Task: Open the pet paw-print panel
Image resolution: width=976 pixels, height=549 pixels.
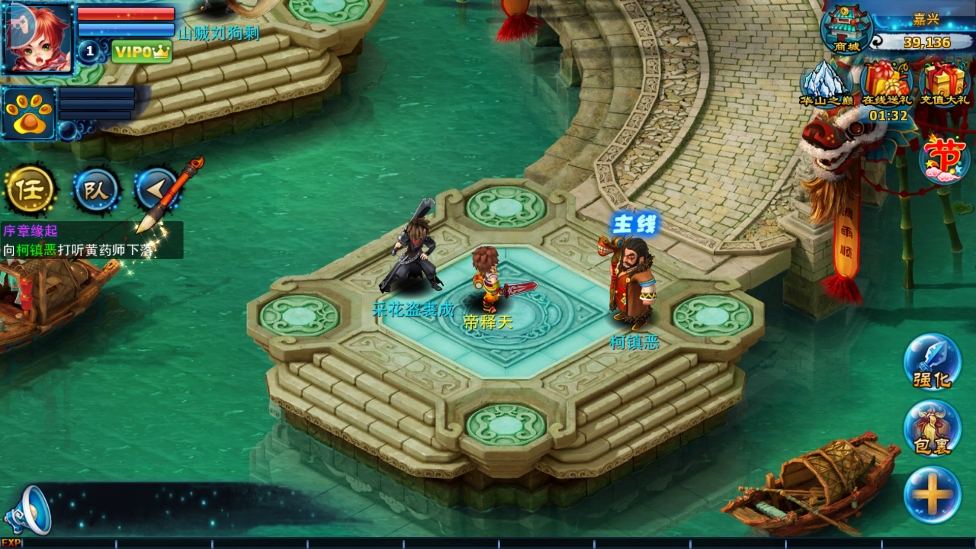Action: pyautogui.click(x=29, y=113)
